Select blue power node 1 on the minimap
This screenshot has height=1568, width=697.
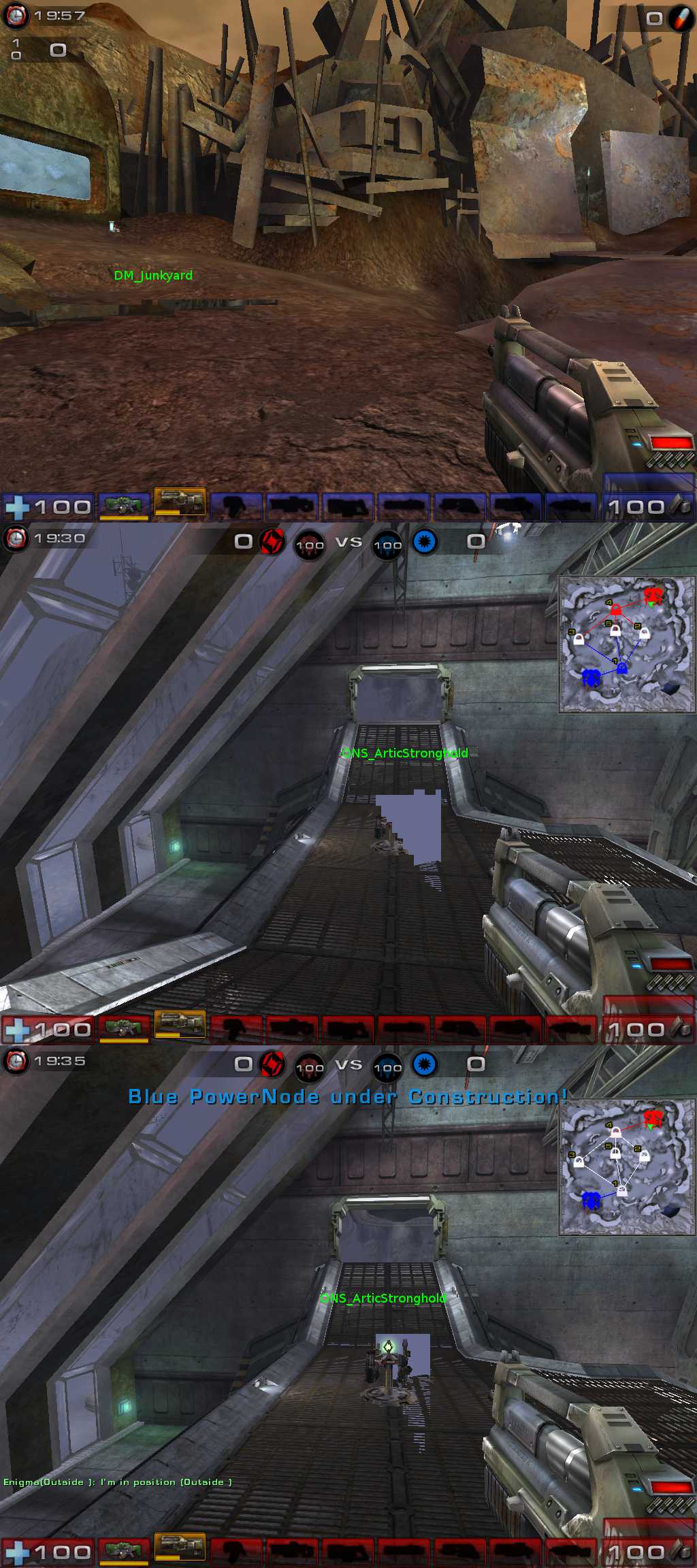pos(621,668)
